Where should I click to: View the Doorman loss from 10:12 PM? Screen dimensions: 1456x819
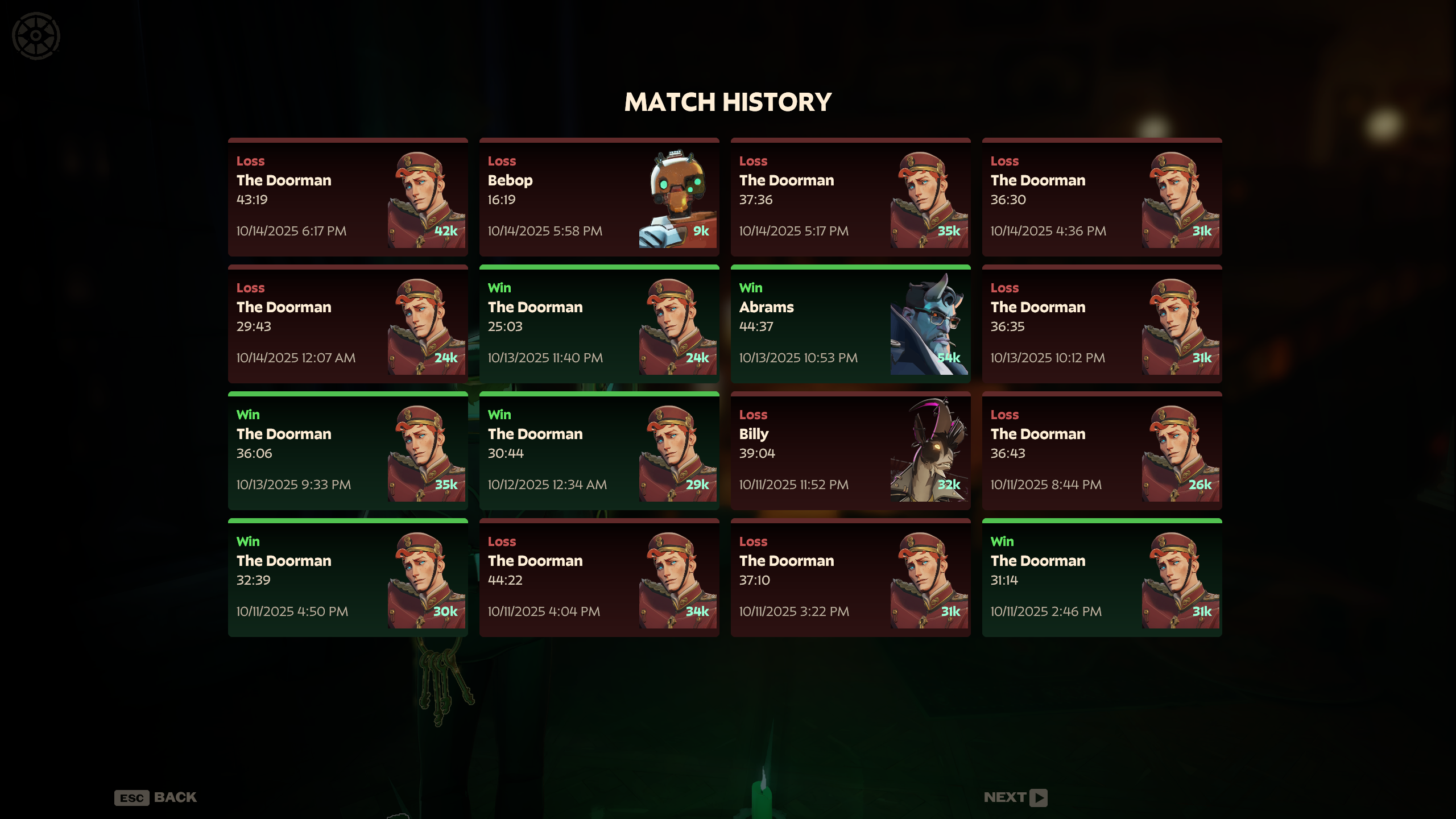tap(1102, 324)
